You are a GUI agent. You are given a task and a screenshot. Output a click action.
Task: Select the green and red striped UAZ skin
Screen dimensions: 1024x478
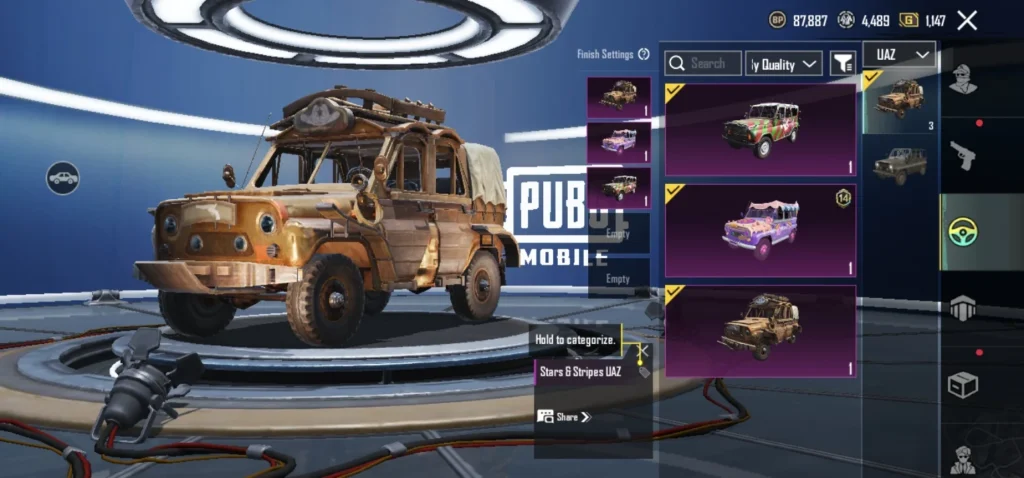760,129
